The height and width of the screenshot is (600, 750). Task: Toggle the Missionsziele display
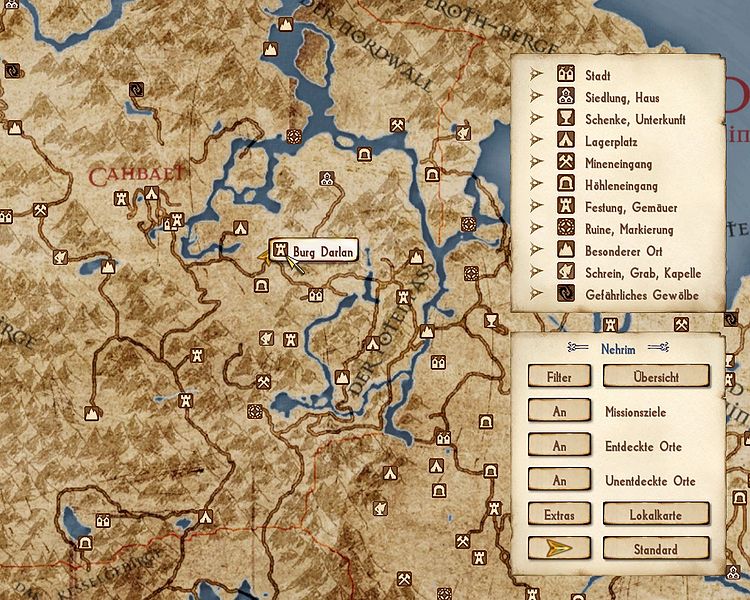point(560,411)
